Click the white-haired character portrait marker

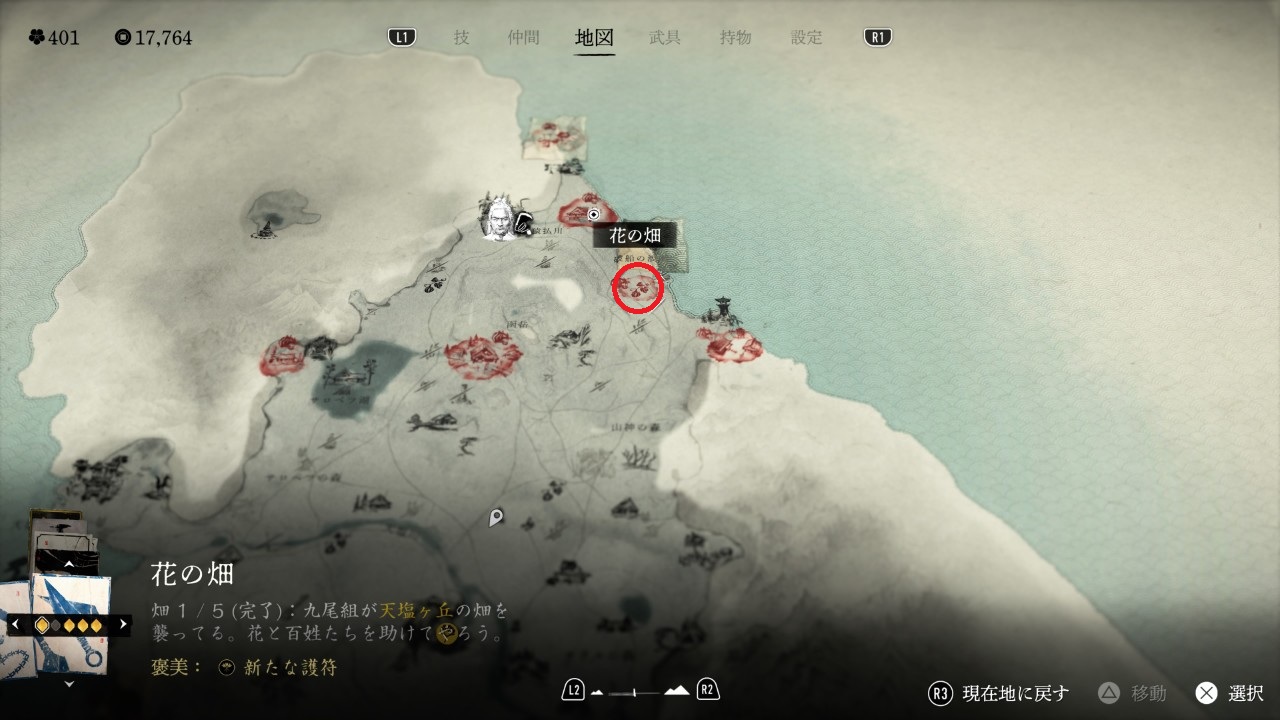tap(497, 217)
